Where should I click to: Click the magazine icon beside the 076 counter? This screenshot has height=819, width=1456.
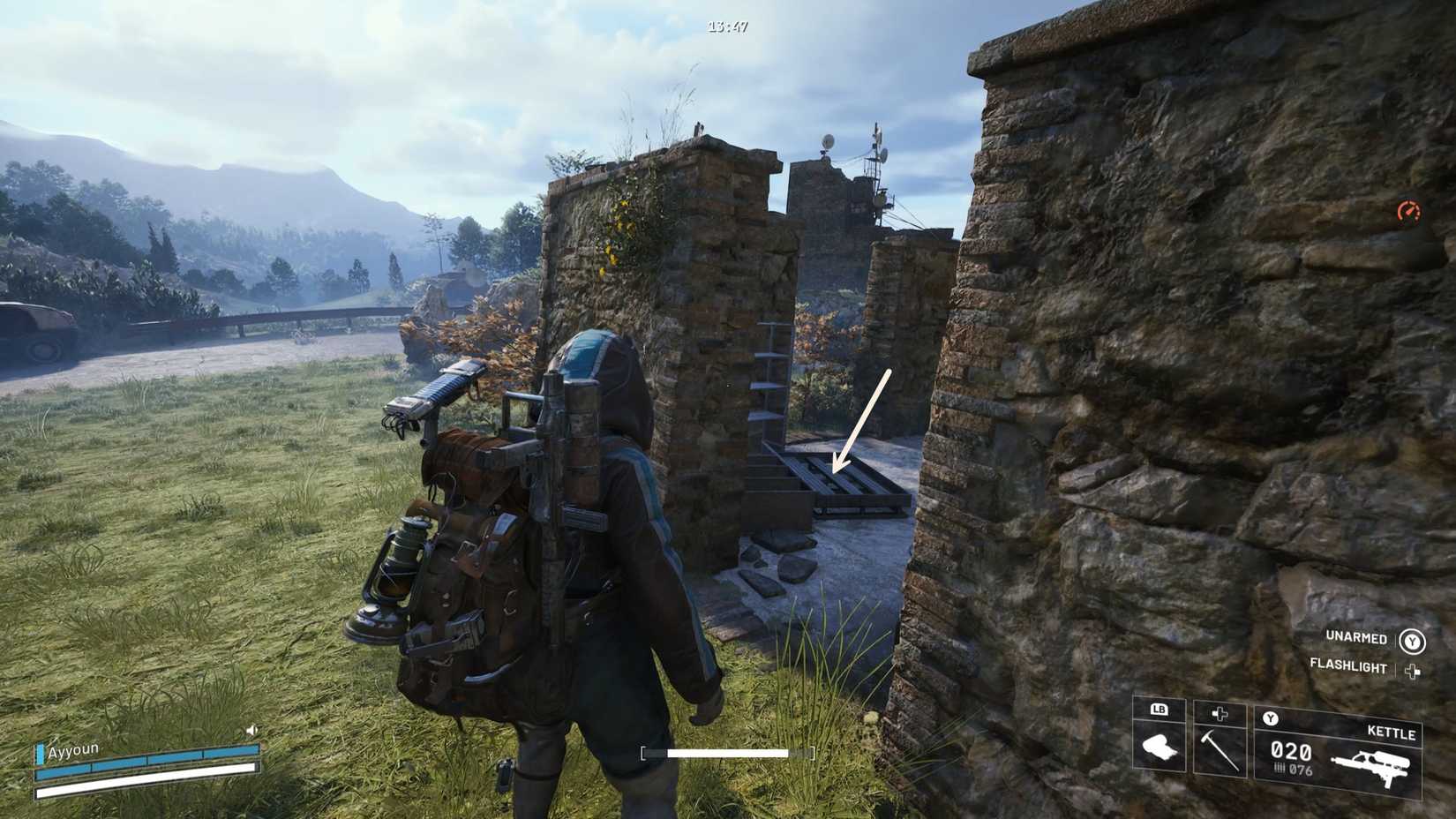[1280, 769]
